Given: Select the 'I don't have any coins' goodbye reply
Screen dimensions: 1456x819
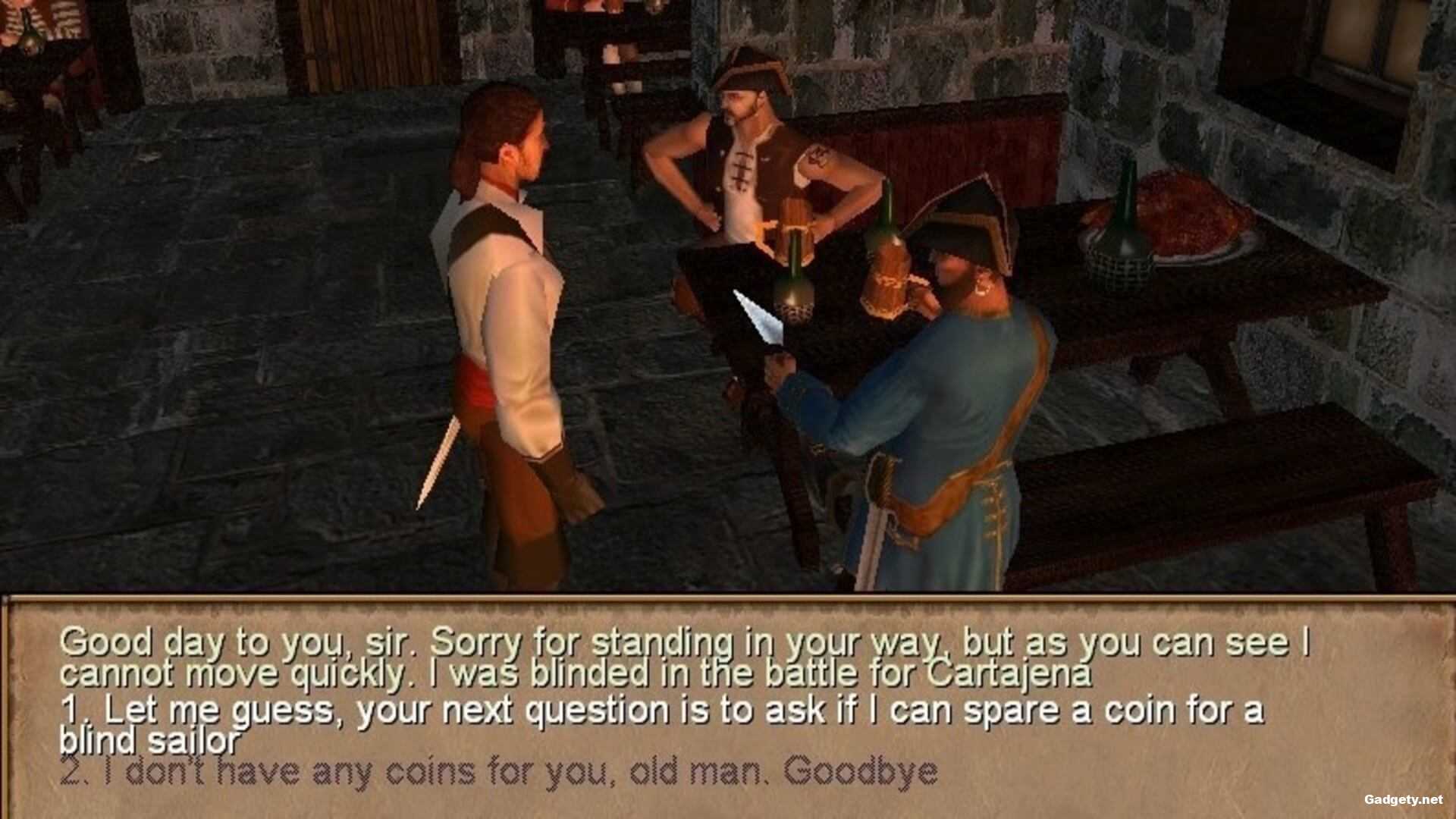Looking at the screenshot, I should click(x=497, y=772).
